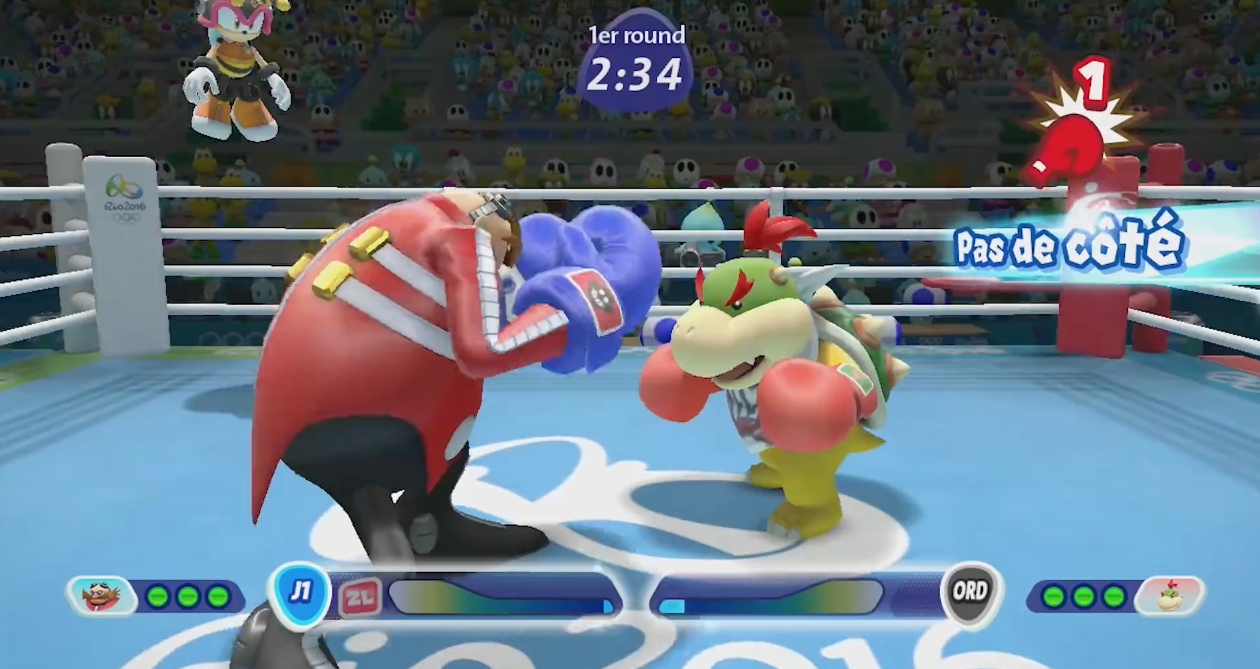Viewport: 1260px width, 669px height.
Task: Click Dr. Eggman's portrait icon
Action: (100, 596)
